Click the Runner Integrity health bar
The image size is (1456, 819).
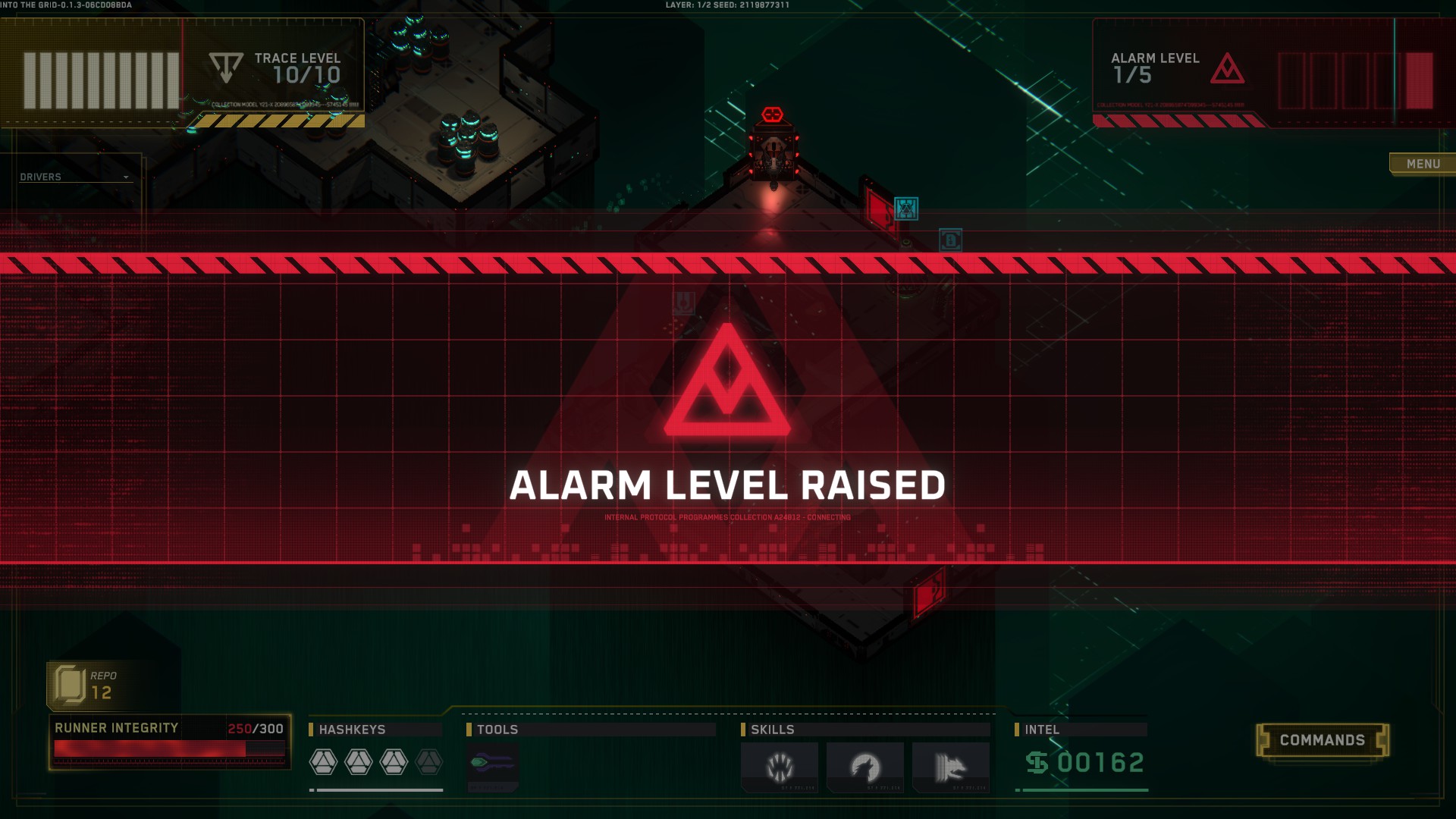(x=168, y=749)
